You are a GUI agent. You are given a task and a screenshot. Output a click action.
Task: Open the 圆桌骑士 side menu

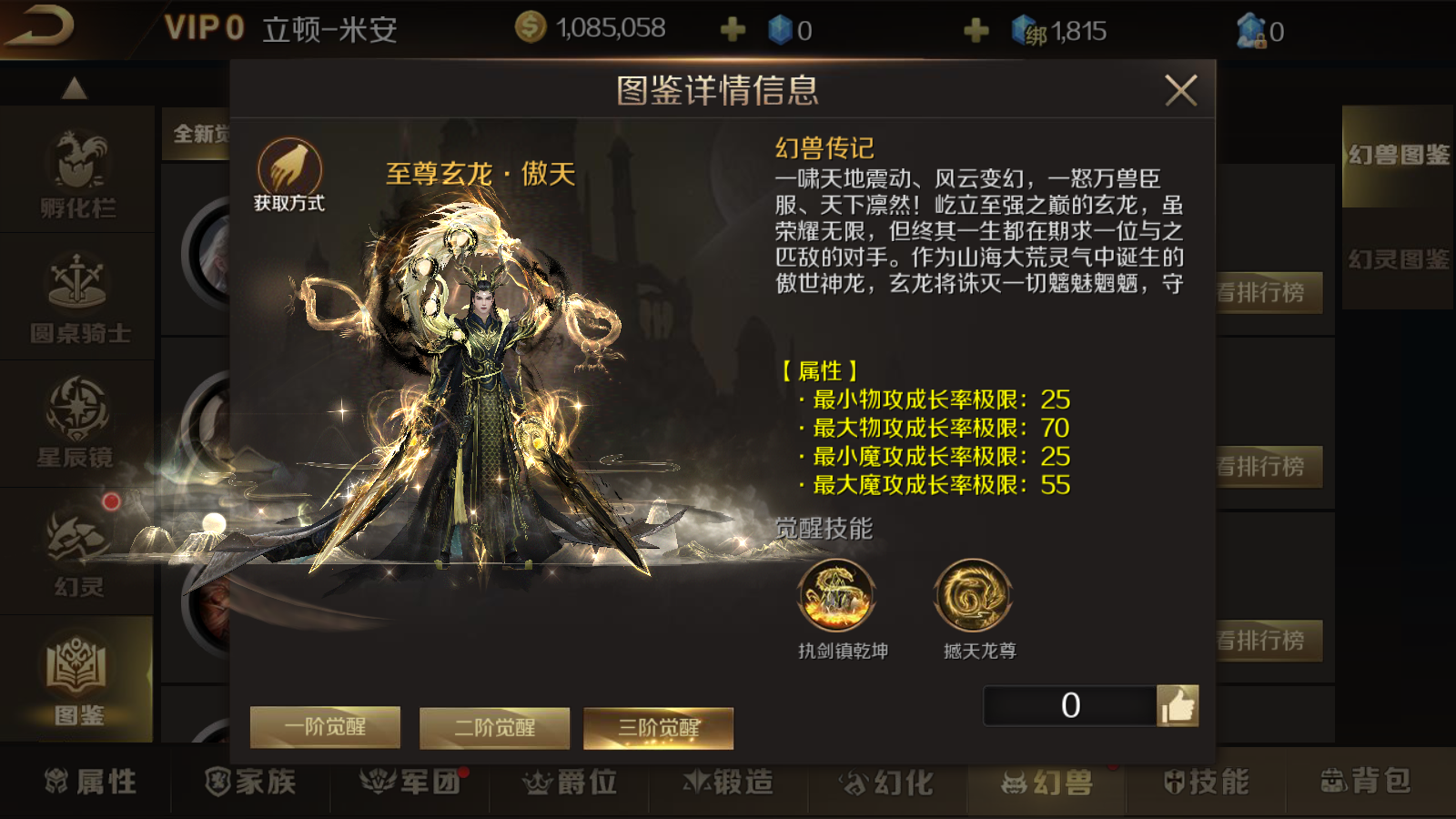click(79, 298)
